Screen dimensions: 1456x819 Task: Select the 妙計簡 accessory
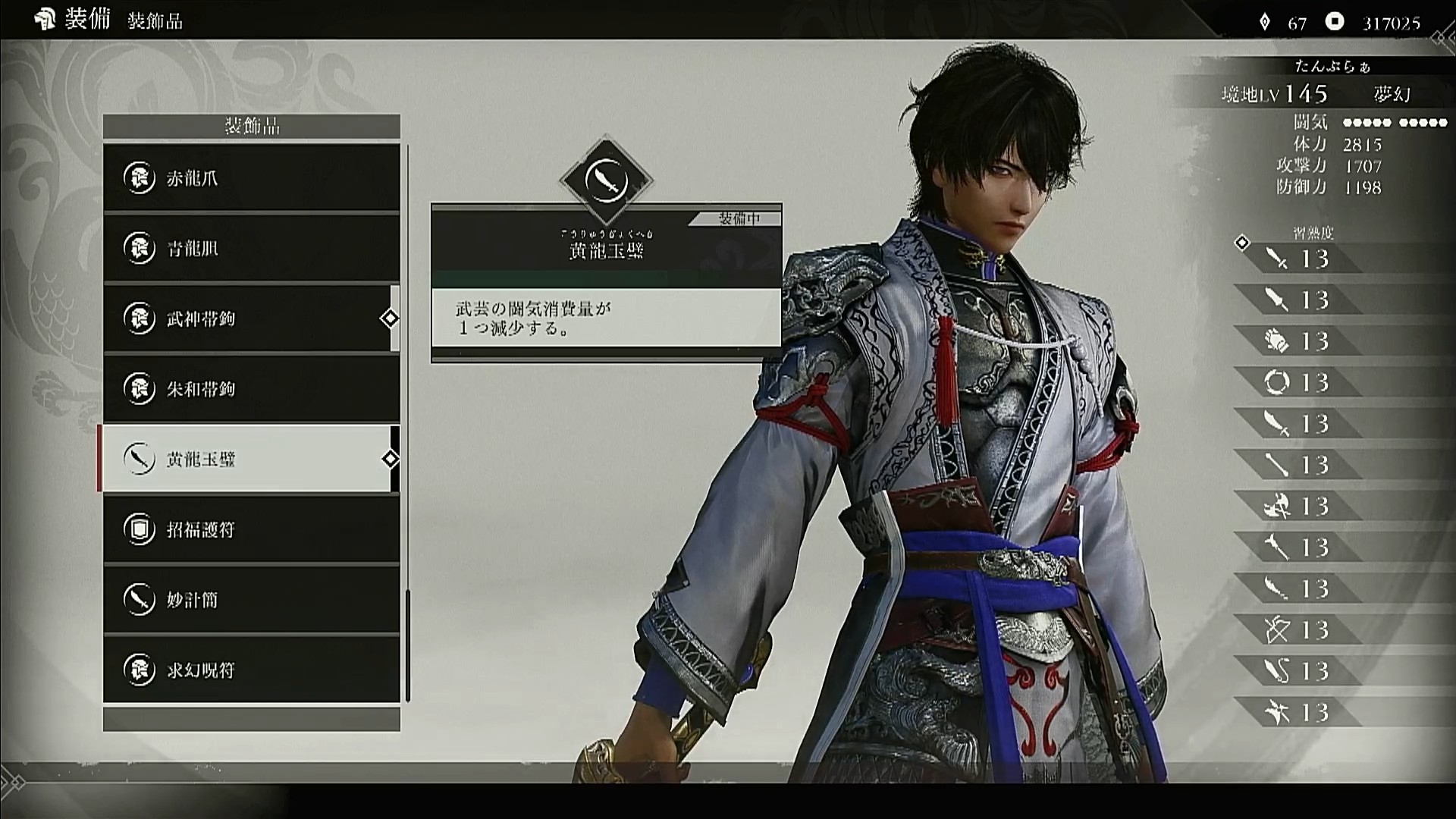(251, 600)
